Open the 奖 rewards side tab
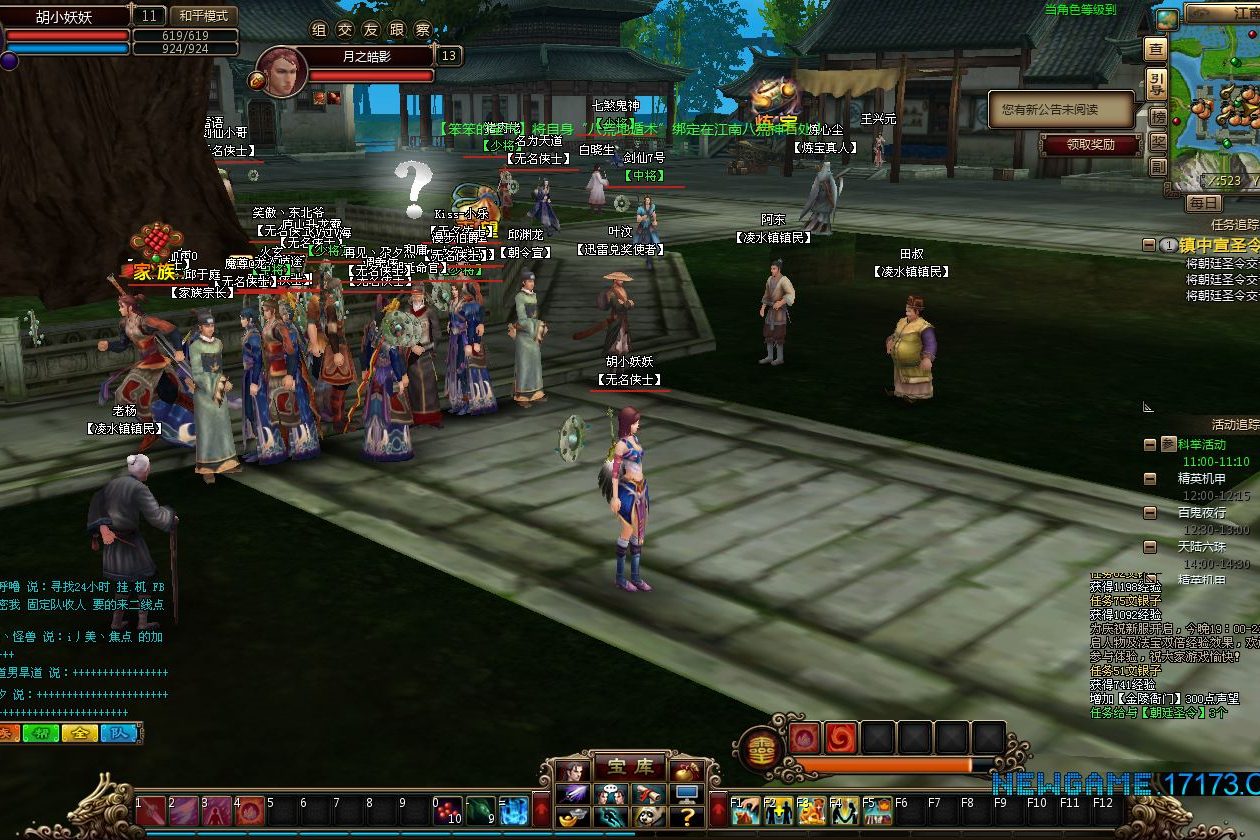Viewport: 1260px width, 840px height. click(1157, 142)
